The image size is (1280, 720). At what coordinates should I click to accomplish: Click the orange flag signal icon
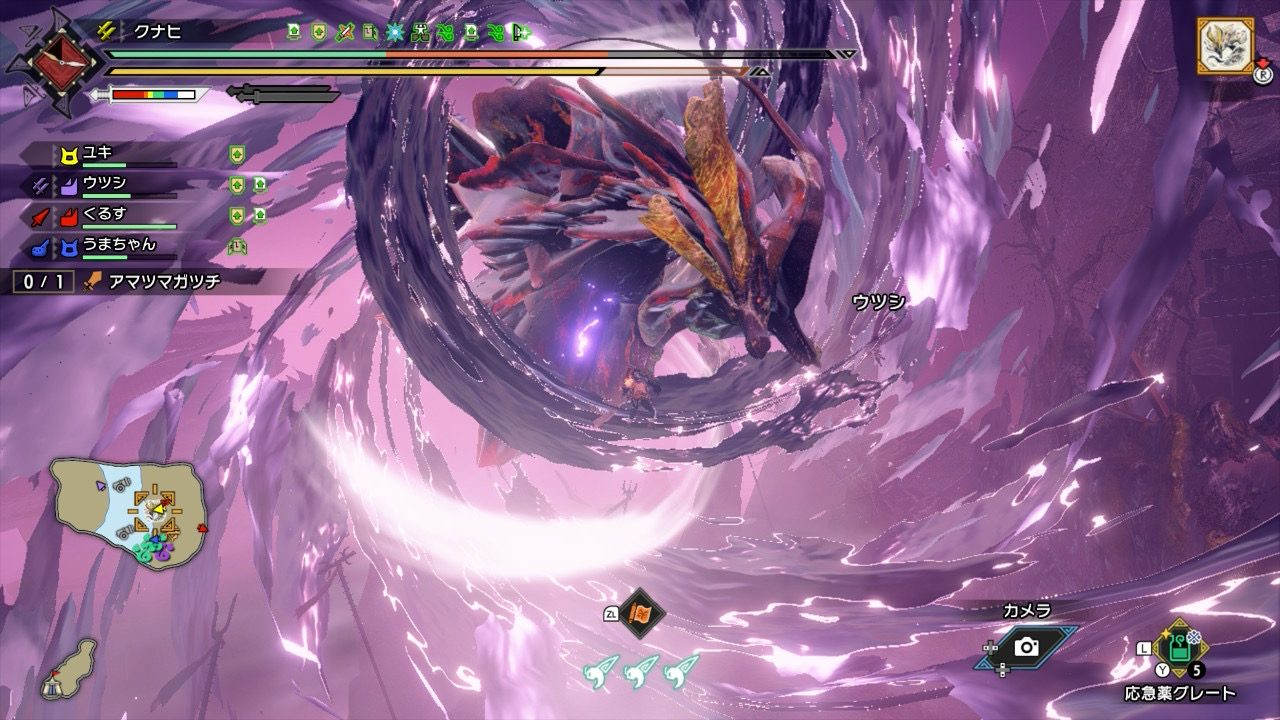(640, 613)
